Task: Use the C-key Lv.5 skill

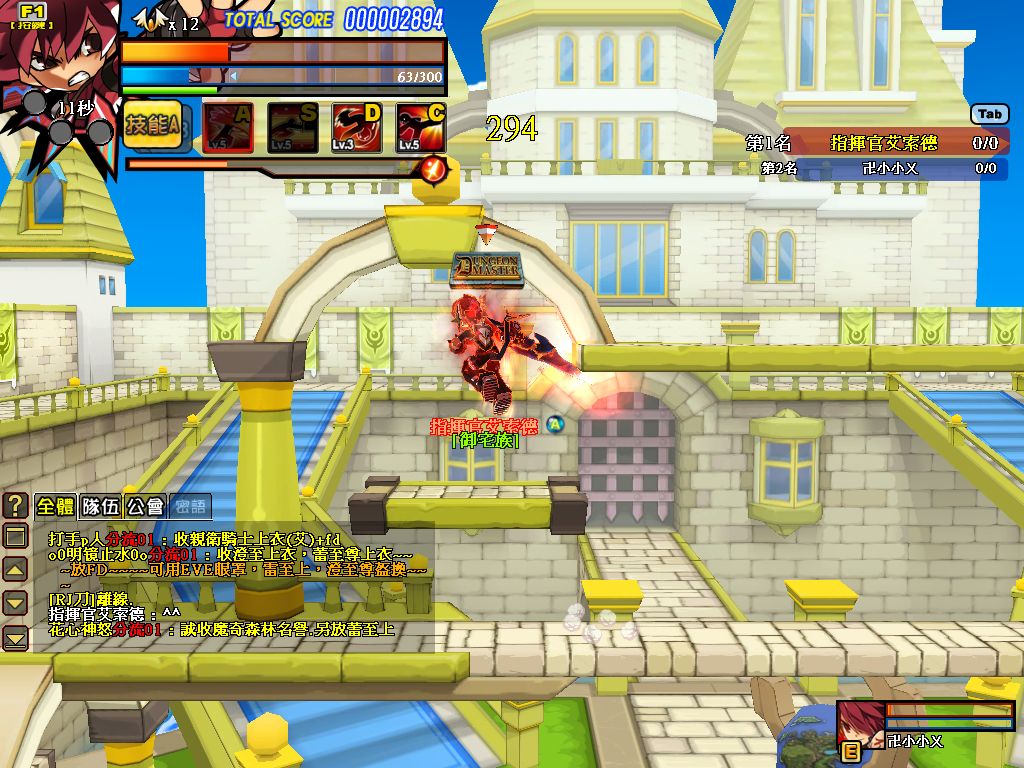Action: (x=421, y=128)
